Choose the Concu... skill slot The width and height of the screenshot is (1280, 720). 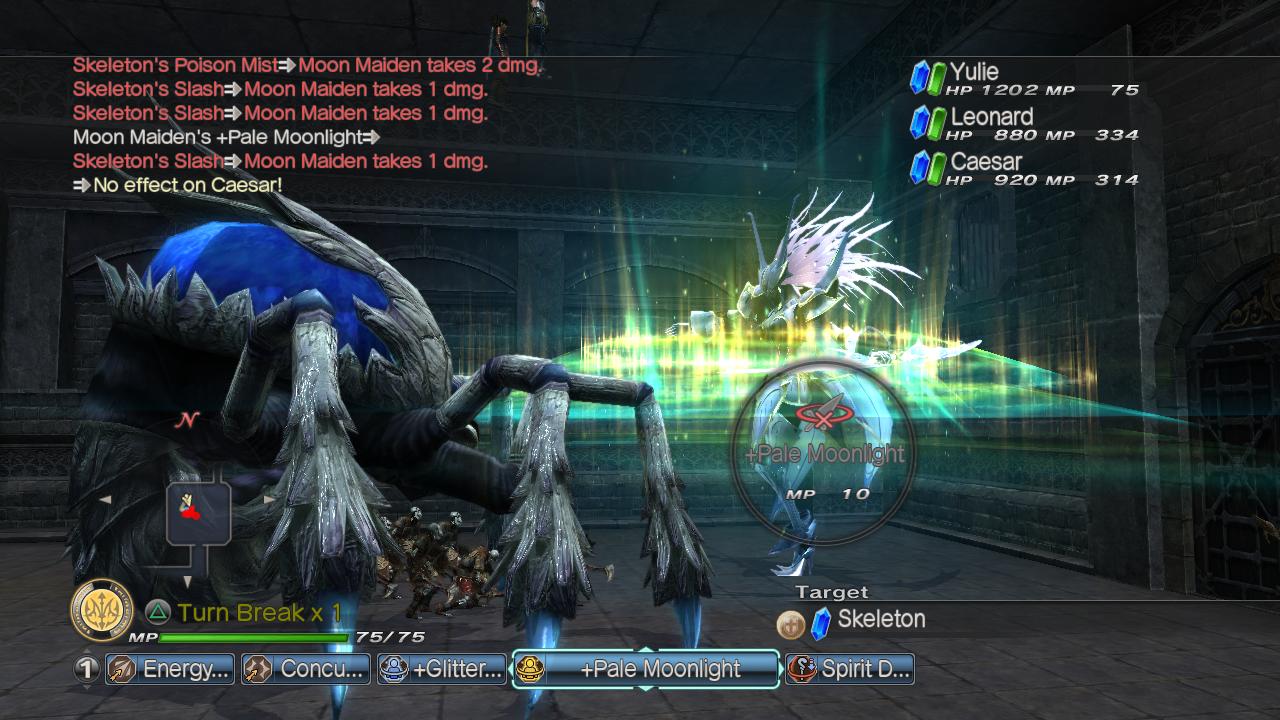coord(305,669)
